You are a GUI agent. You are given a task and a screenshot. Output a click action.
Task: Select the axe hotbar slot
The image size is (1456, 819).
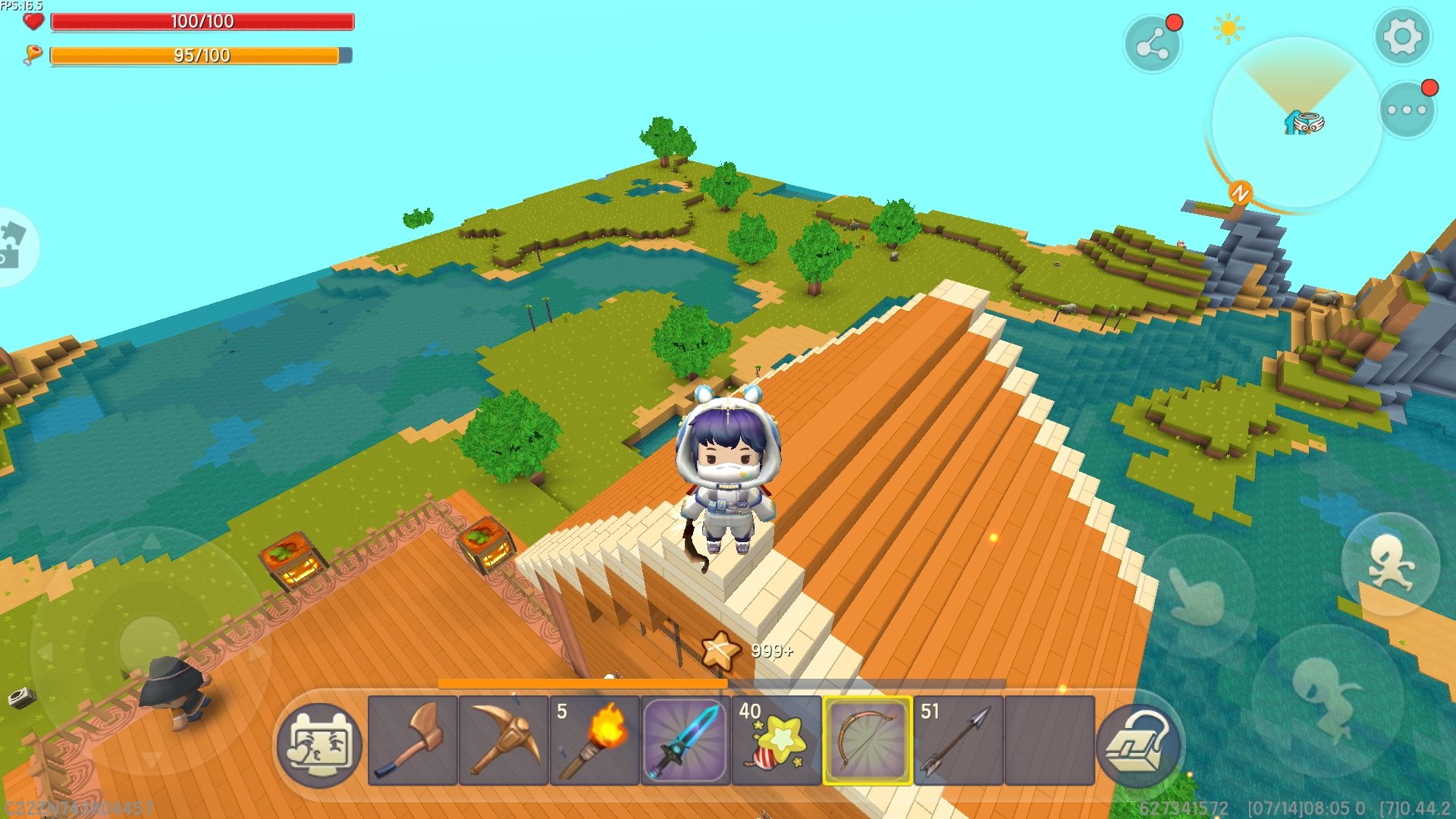[413, 740]
